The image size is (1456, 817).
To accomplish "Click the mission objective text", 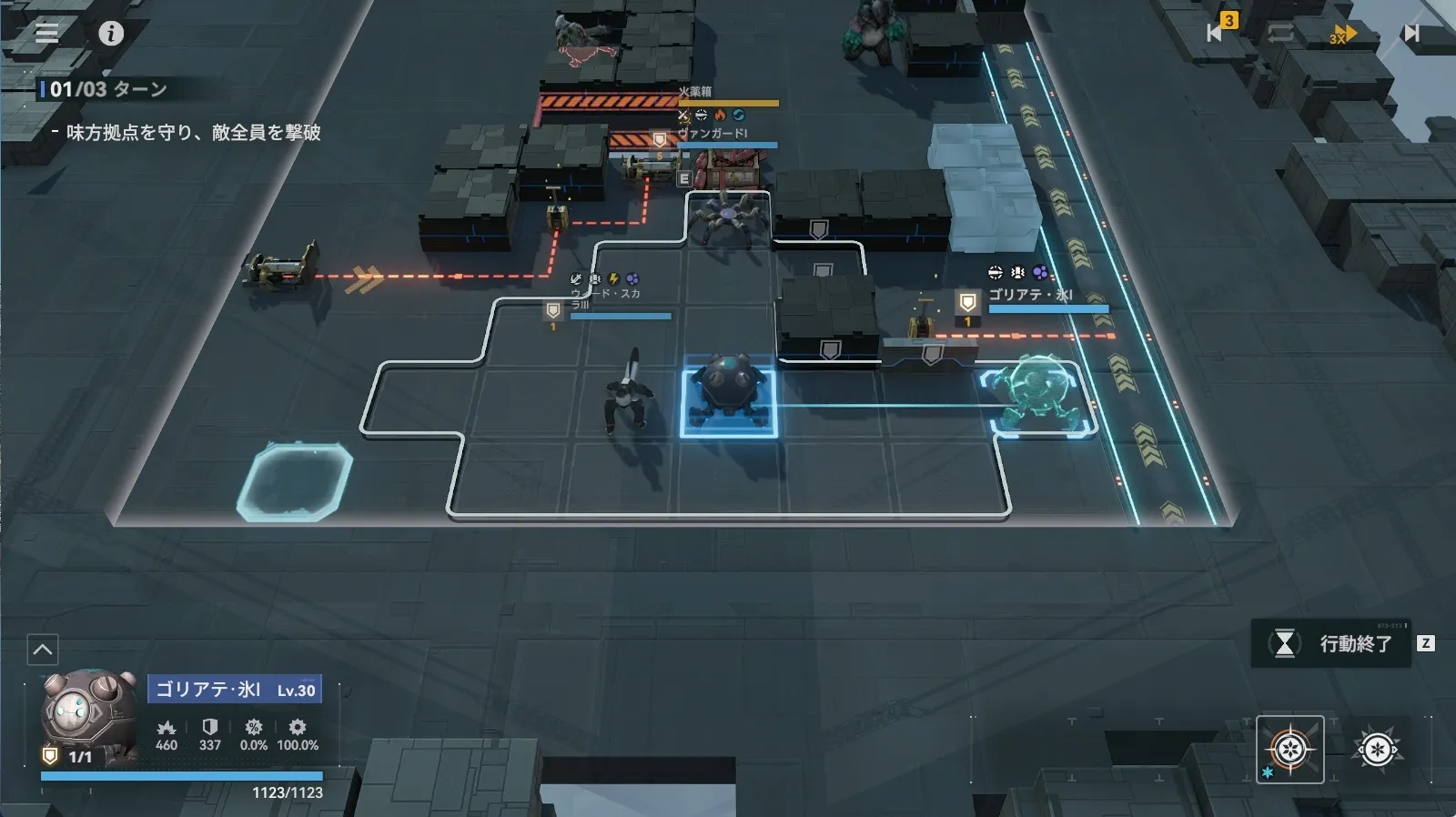I will coord(193,133).
